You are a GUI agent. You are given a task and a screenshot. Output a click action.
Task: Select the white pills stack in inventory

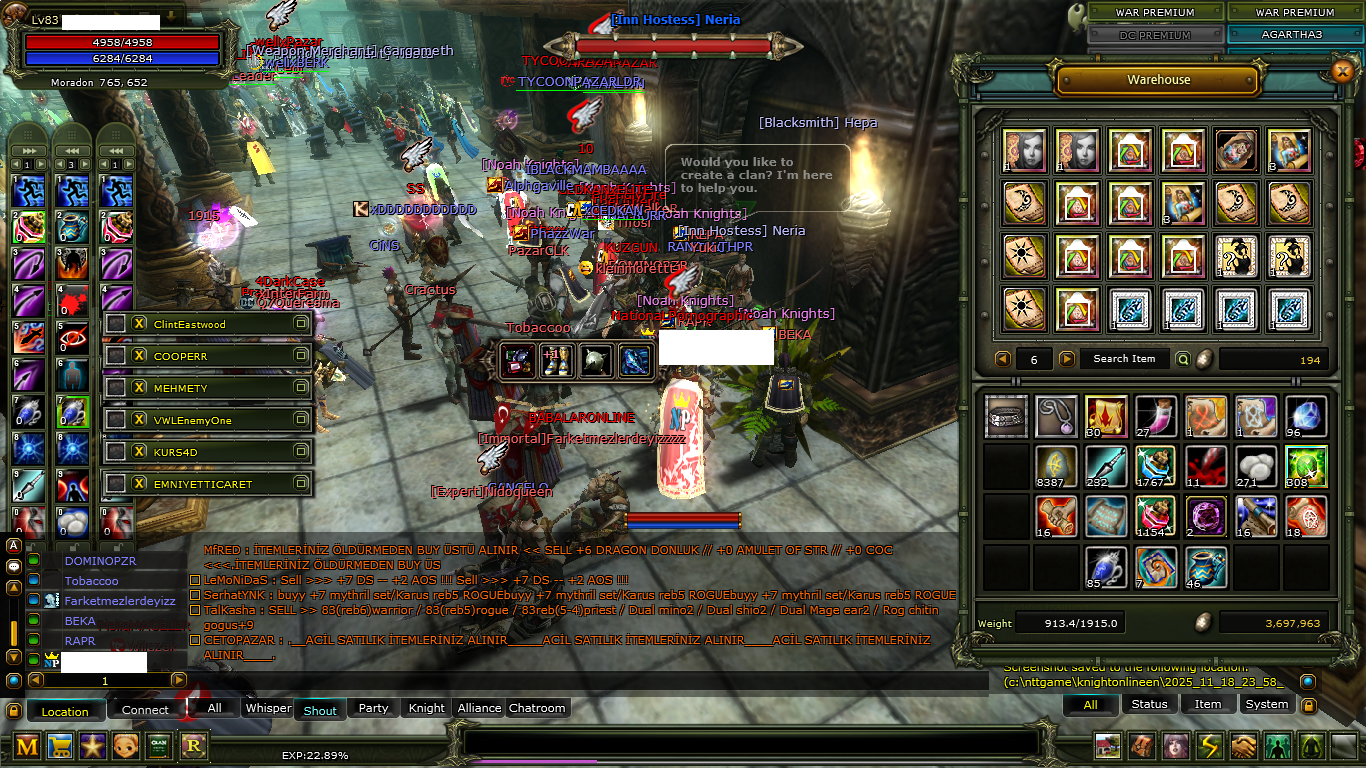coord(1256,466)
